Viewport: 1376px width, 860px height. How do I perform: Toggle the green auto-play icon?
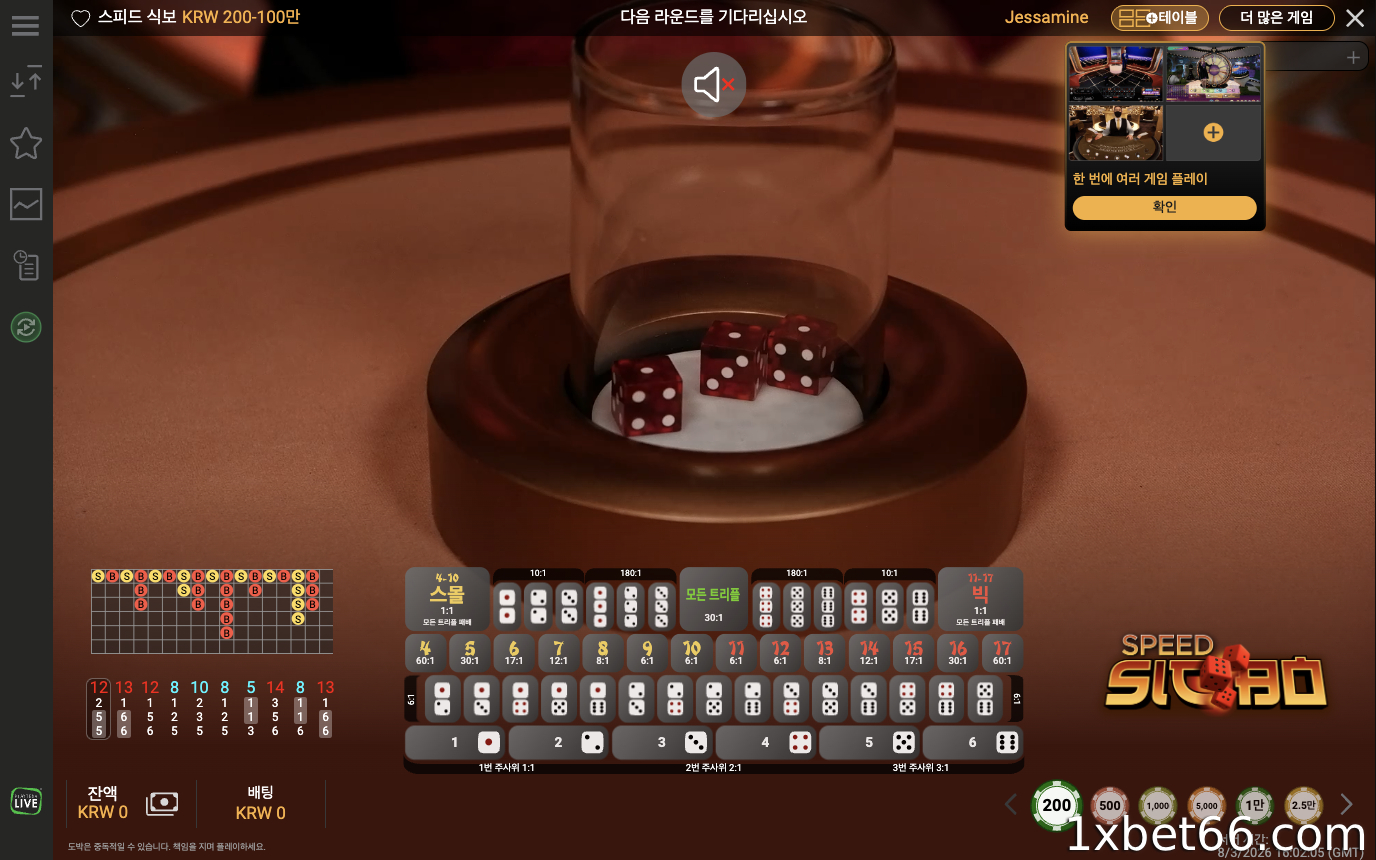(x=25, y=327)
